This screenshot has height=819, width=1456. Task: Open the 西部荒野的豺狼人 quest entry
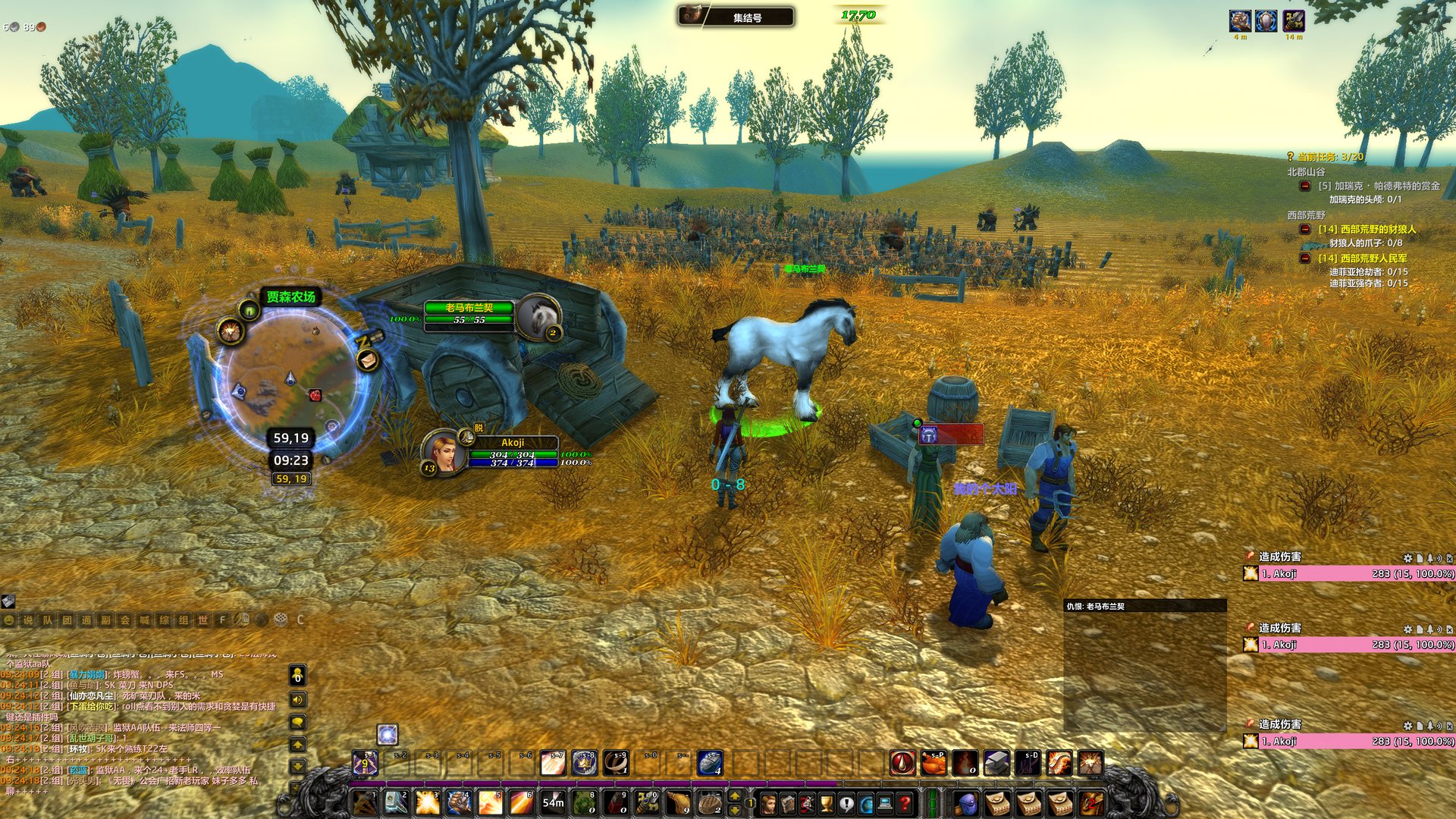point(1367,229)
